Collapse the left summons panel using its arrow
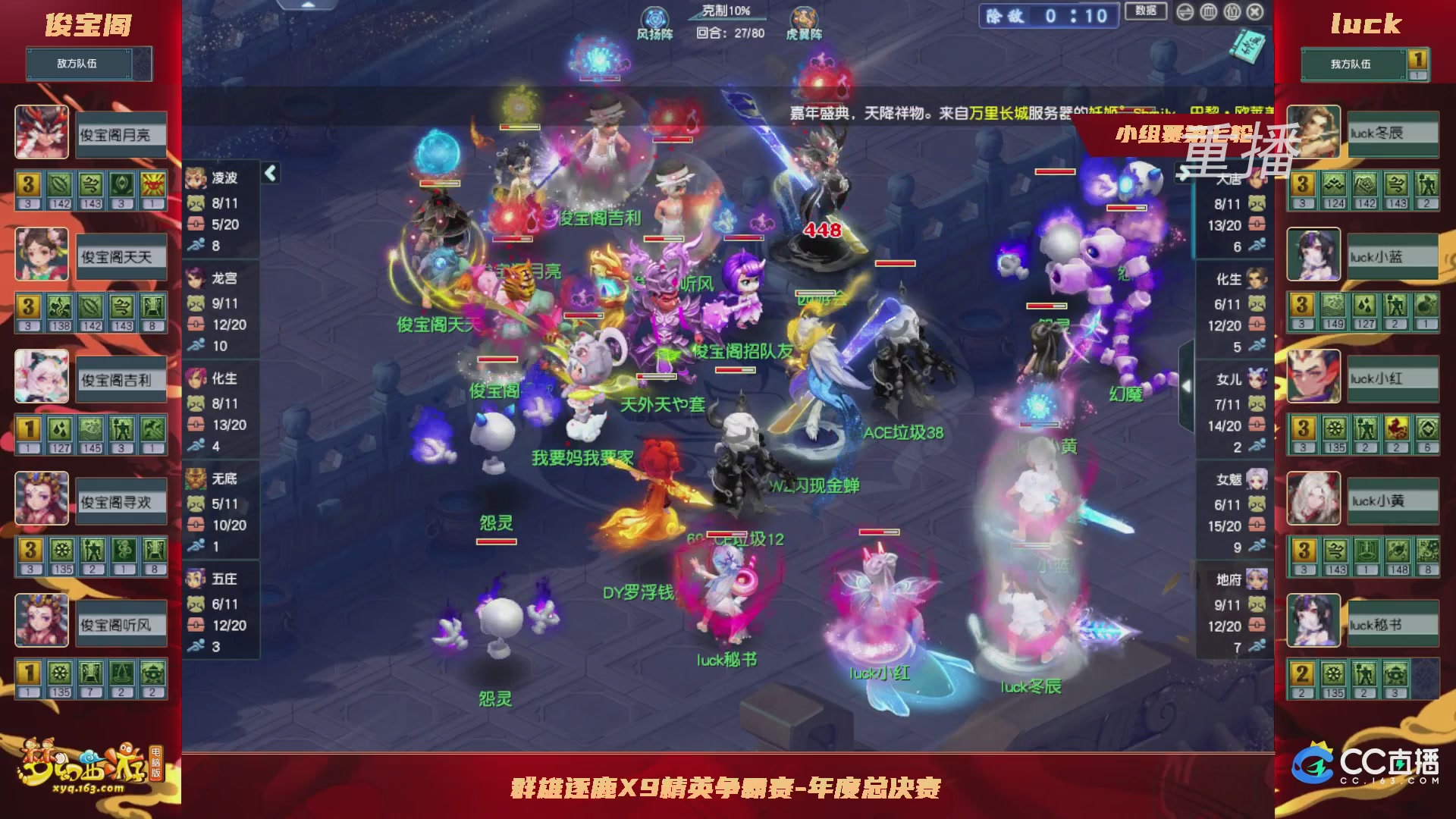1456x819 pixels. (269, 172)
